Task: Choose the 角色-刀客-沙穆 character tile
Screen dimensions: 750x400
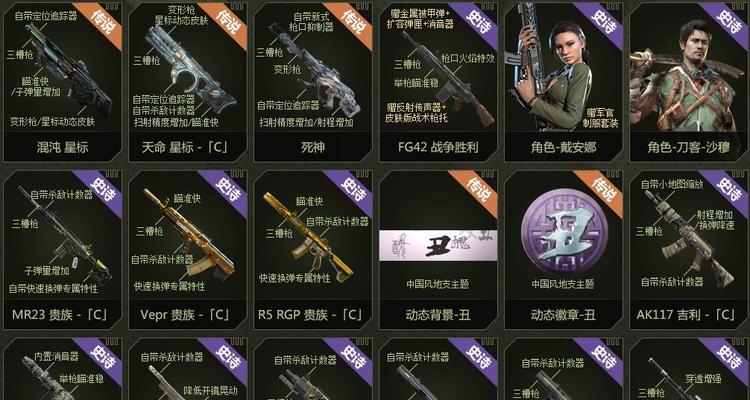Action: point(689,80)
